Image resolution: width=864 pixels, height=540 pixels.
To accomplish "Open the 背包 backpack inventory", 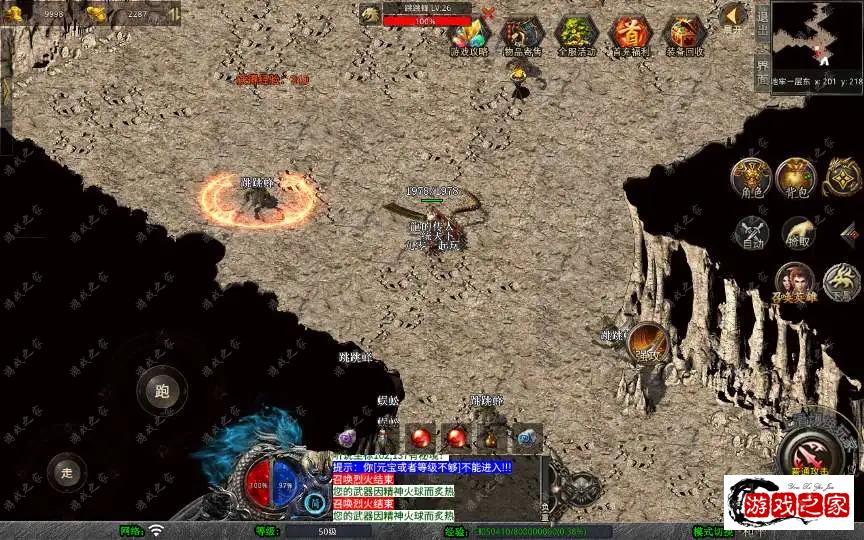I will click(x=797, y=177).
